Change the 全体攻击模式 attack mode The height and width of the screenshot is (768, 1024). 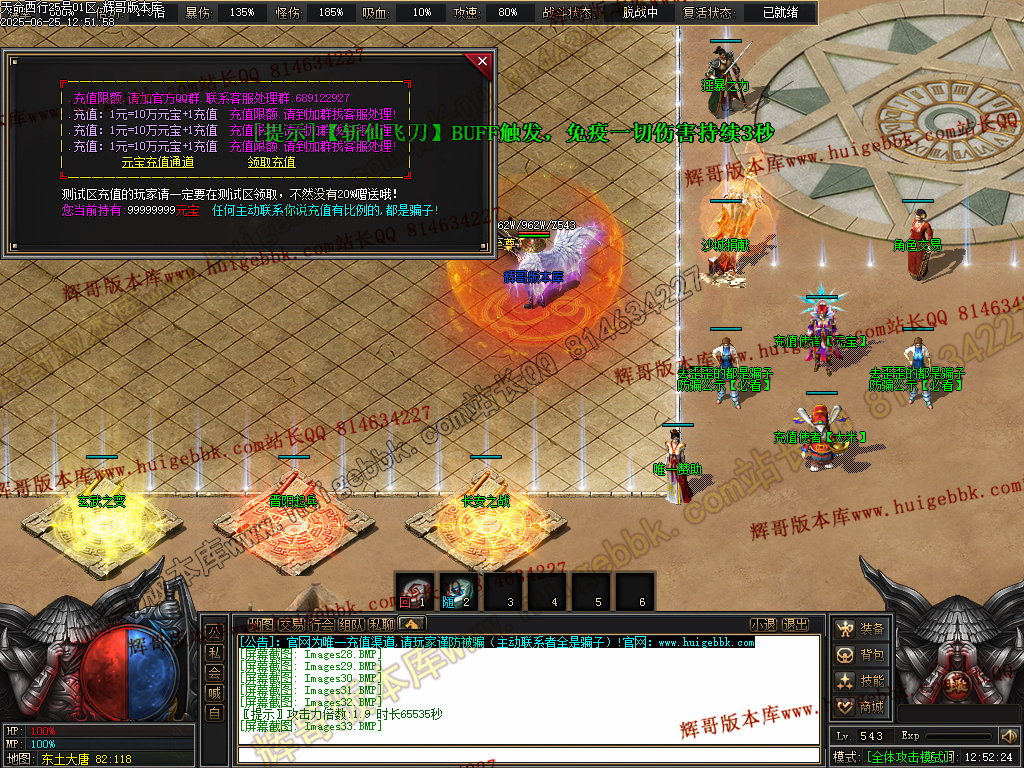pos(910,757)
